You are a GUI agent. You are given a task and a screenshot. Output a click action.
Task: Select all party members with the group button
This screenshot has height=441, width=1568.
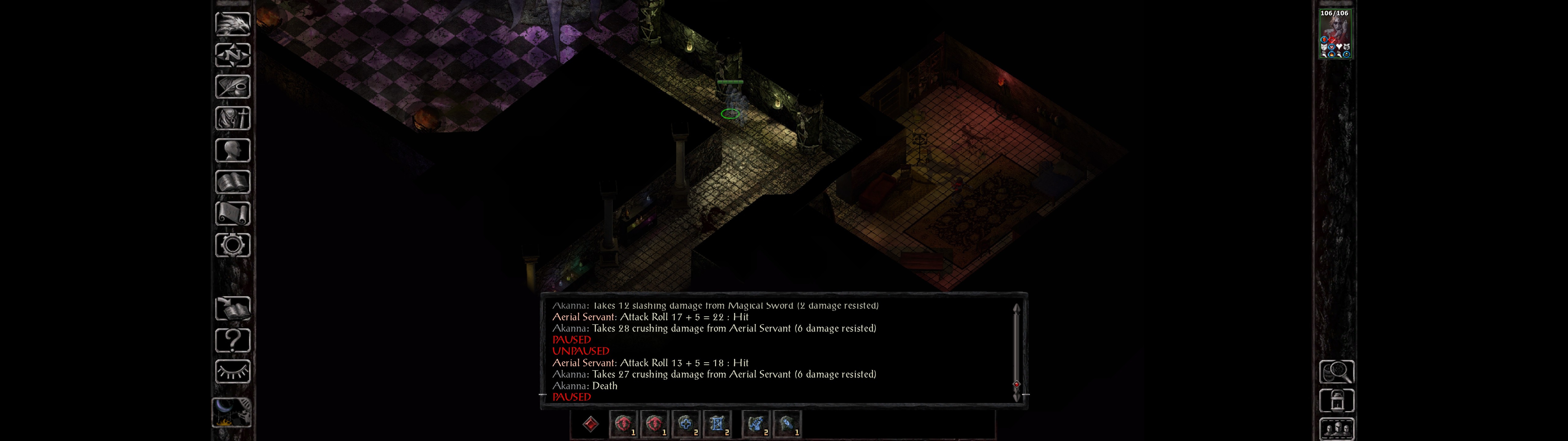click(1336, 429)
